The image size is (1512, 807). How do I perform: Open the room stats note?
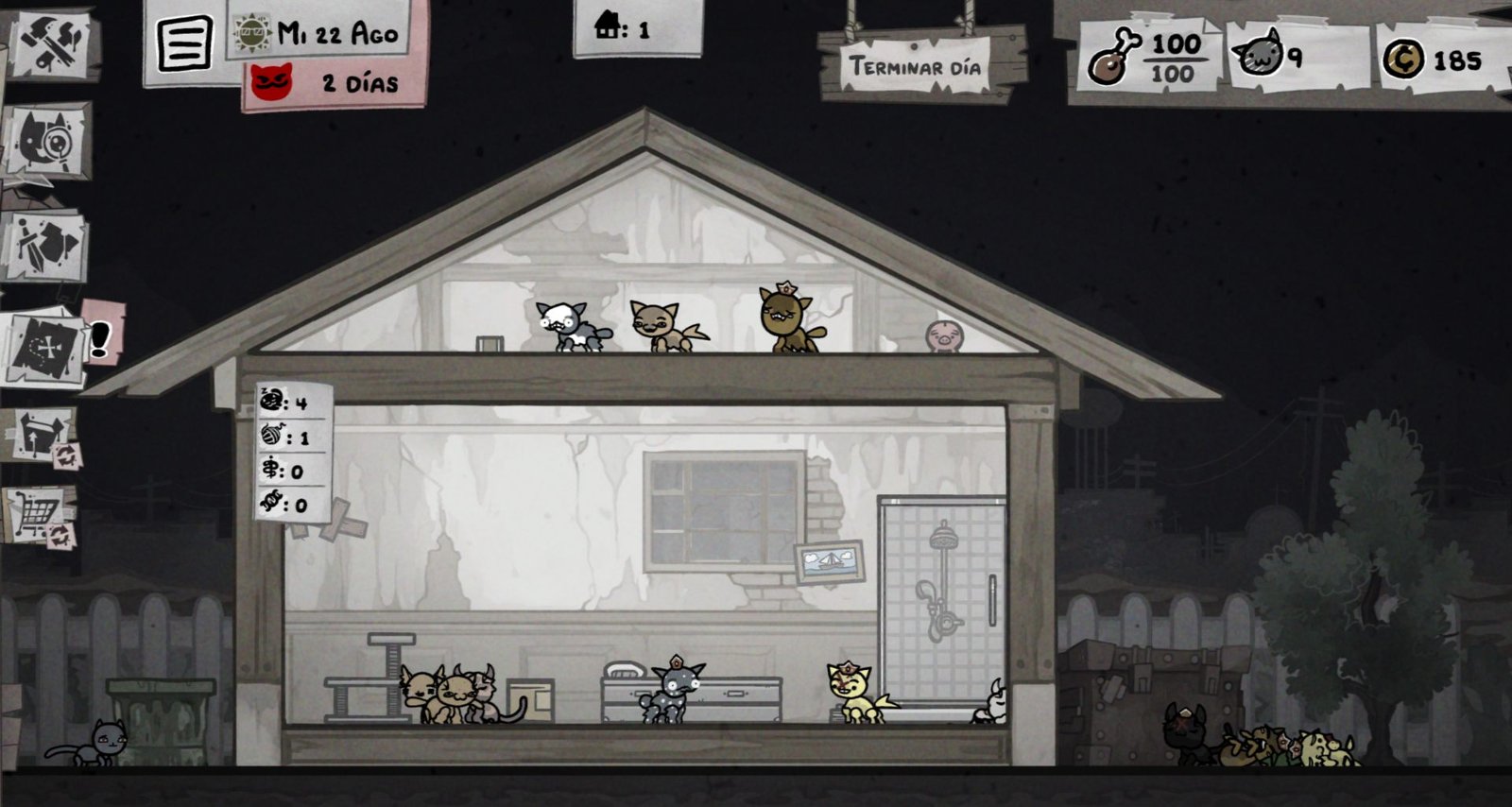[294, 452]
